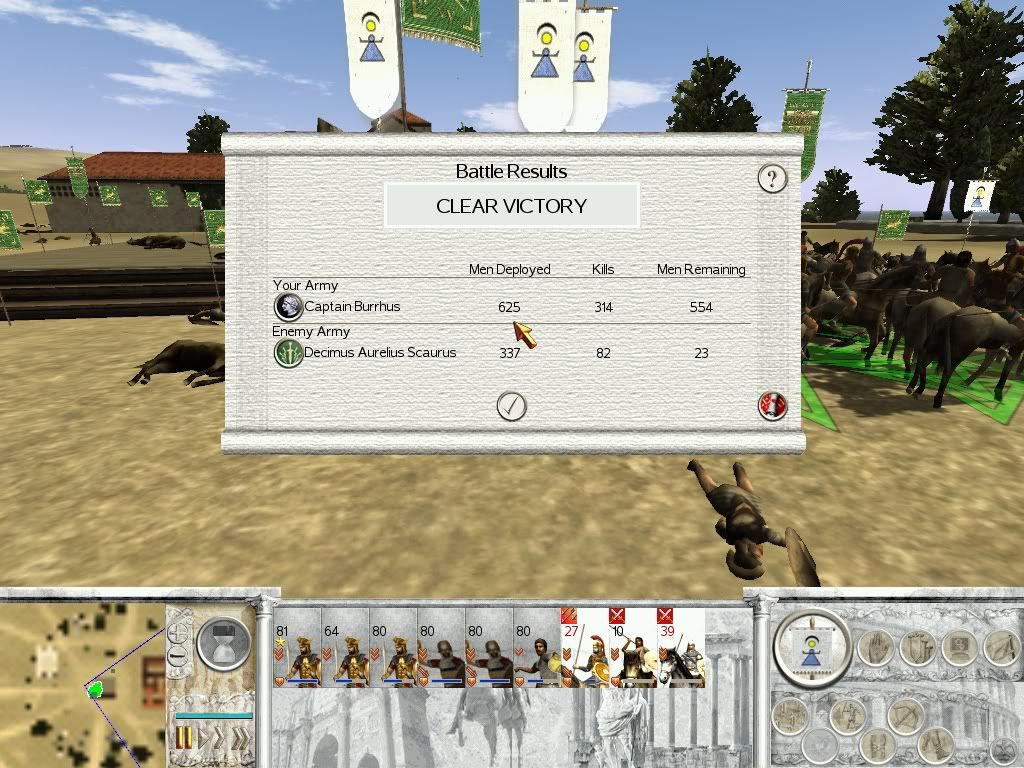Zoom in the minimap with the plus button
The height and width of the screenshot is (768, 1024).
tap(178, 633)
